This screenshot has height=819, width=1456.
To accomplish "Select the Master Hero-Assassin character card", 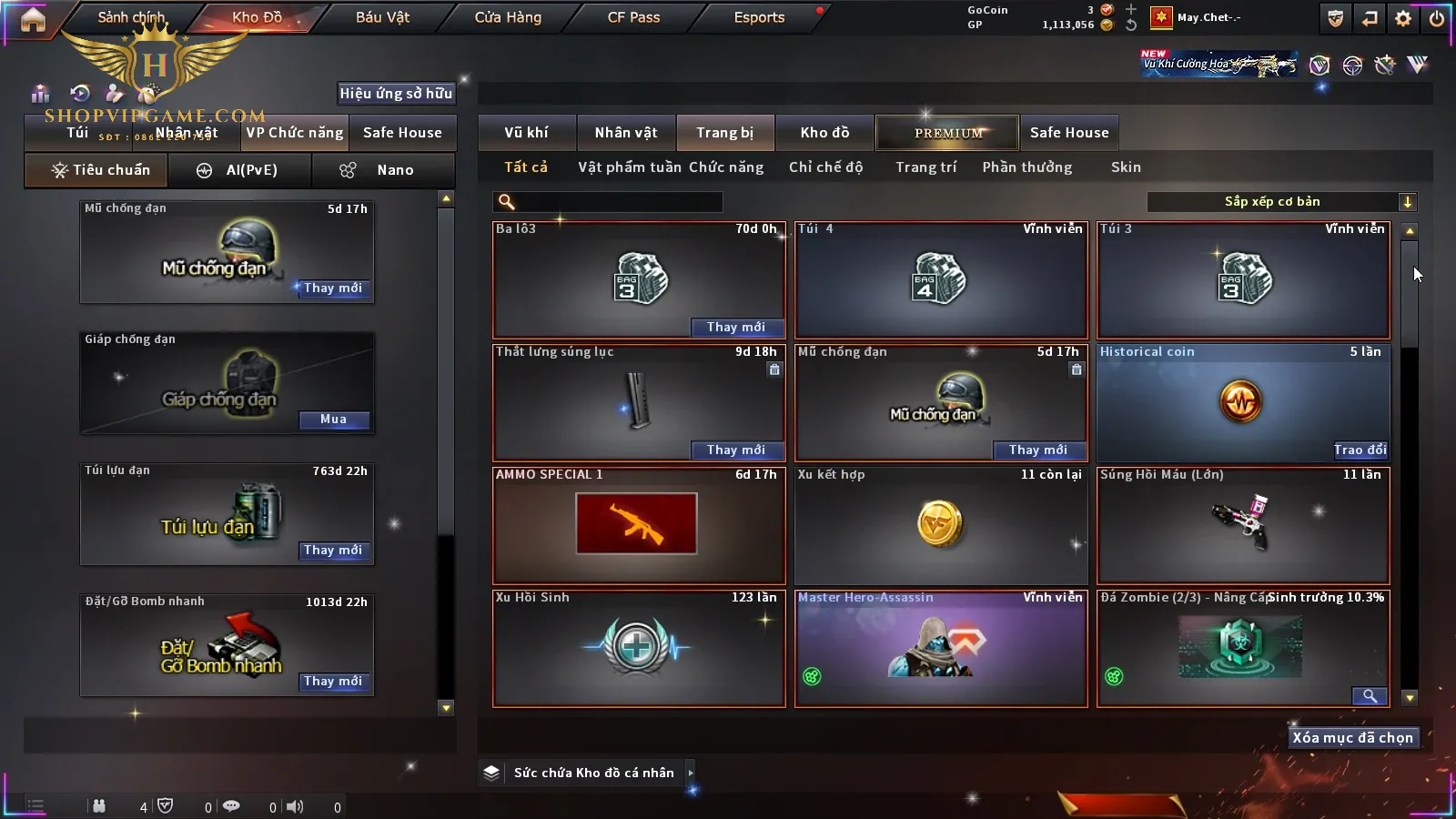I will click(x=941, y=648).
